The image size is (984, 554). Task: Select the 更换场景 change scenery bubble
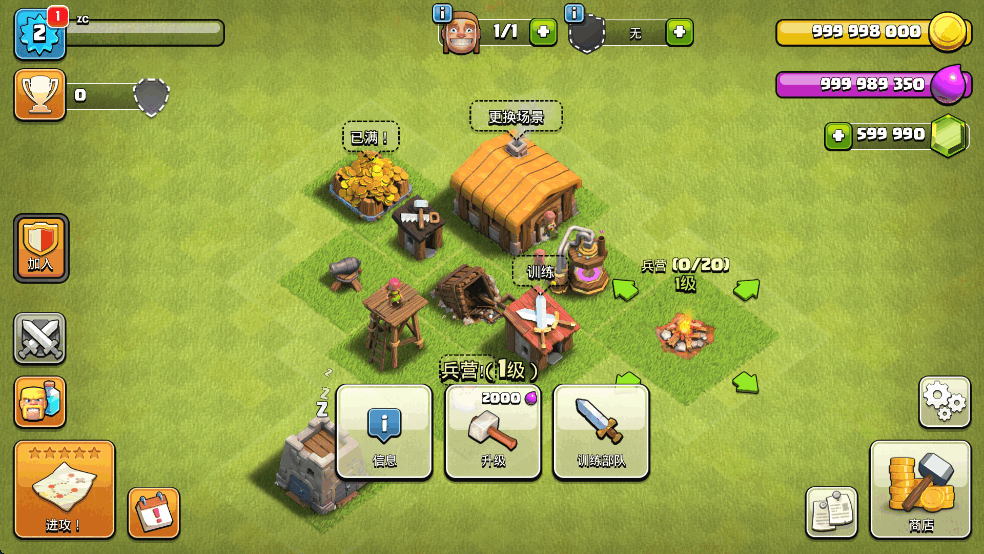point(516,116)
